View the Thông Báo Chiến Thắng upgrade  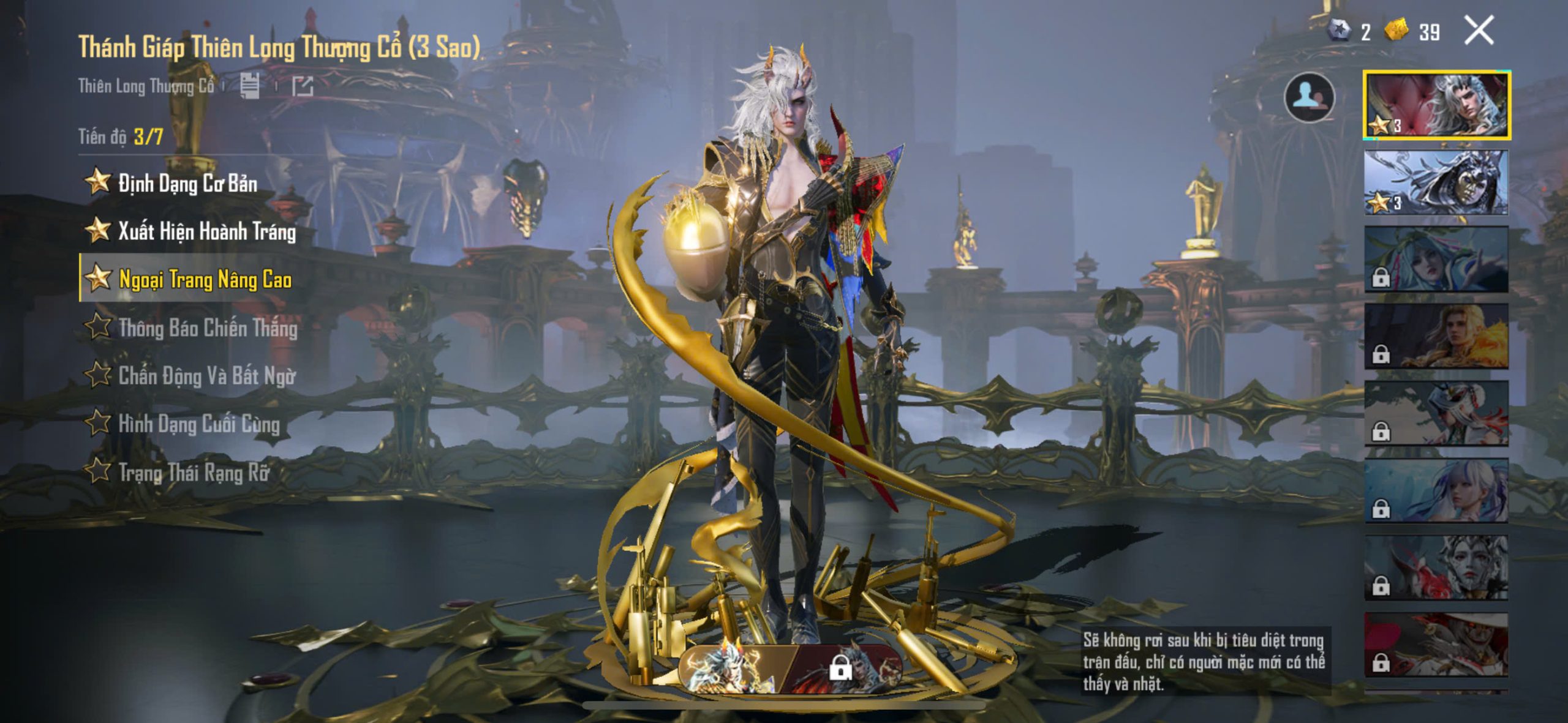pos(207,328)
